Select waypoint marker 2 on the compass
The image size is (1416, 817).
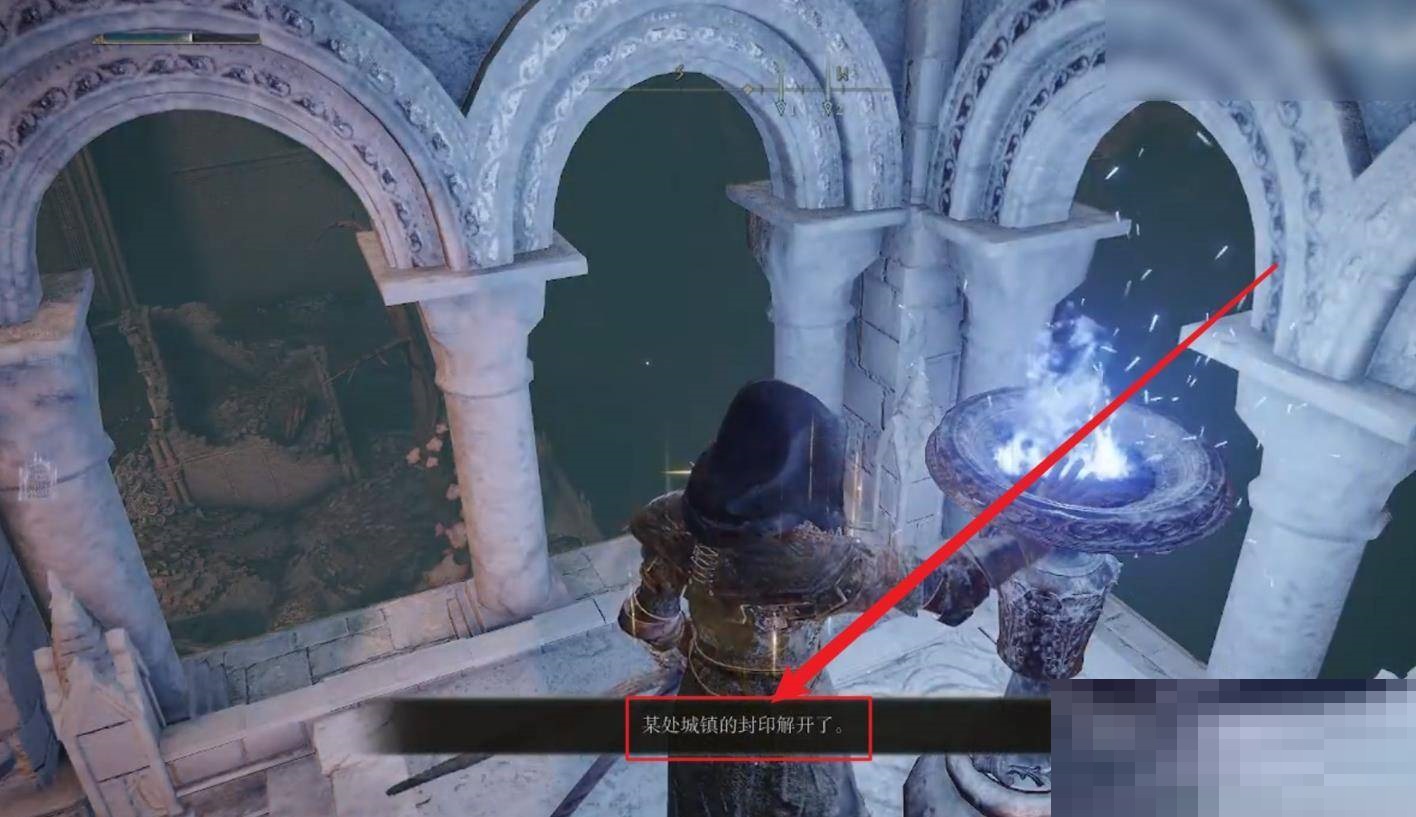[x=829, y=105]
